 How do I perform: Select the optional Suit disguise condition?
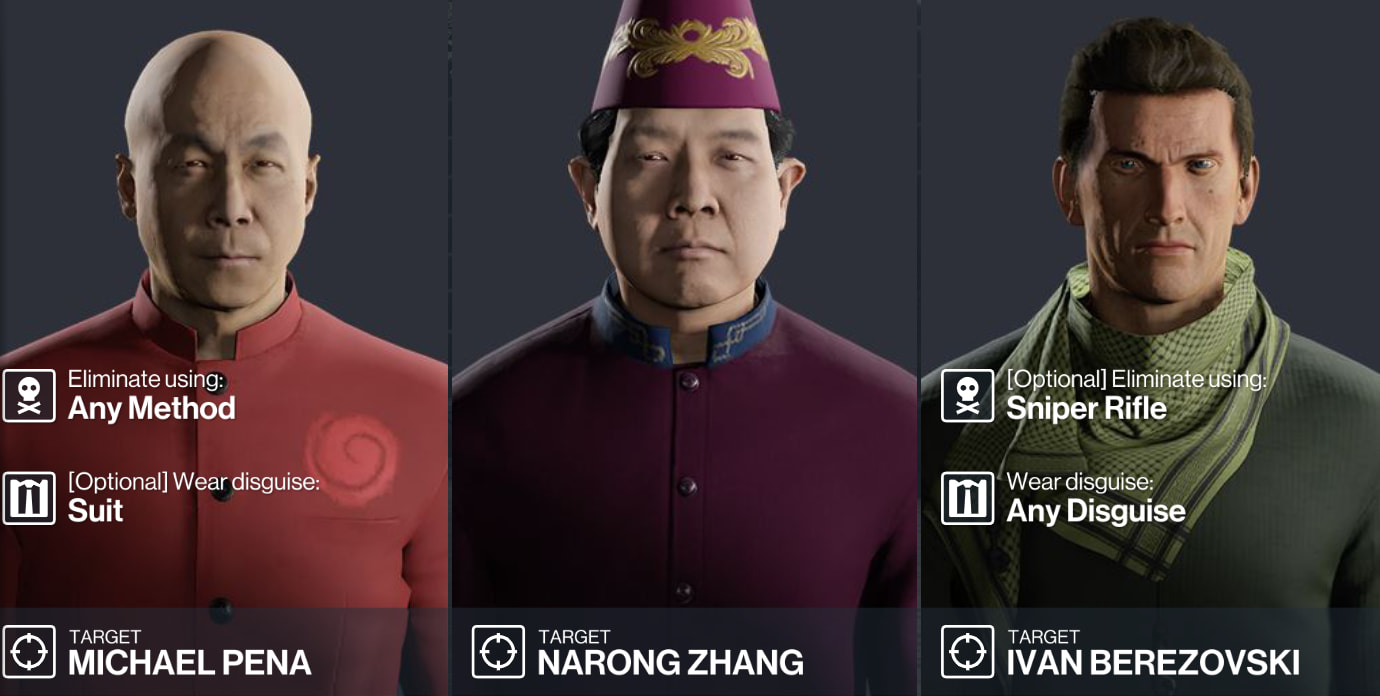(96, 510)
